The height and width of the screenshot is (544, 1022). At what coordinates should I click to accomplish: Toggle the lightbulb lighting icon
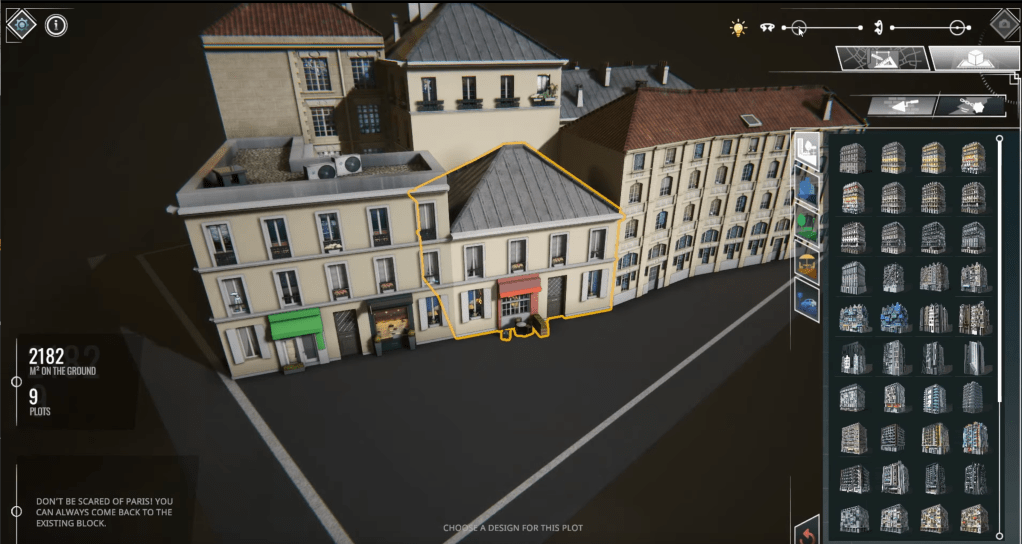[x=738, y=28]
